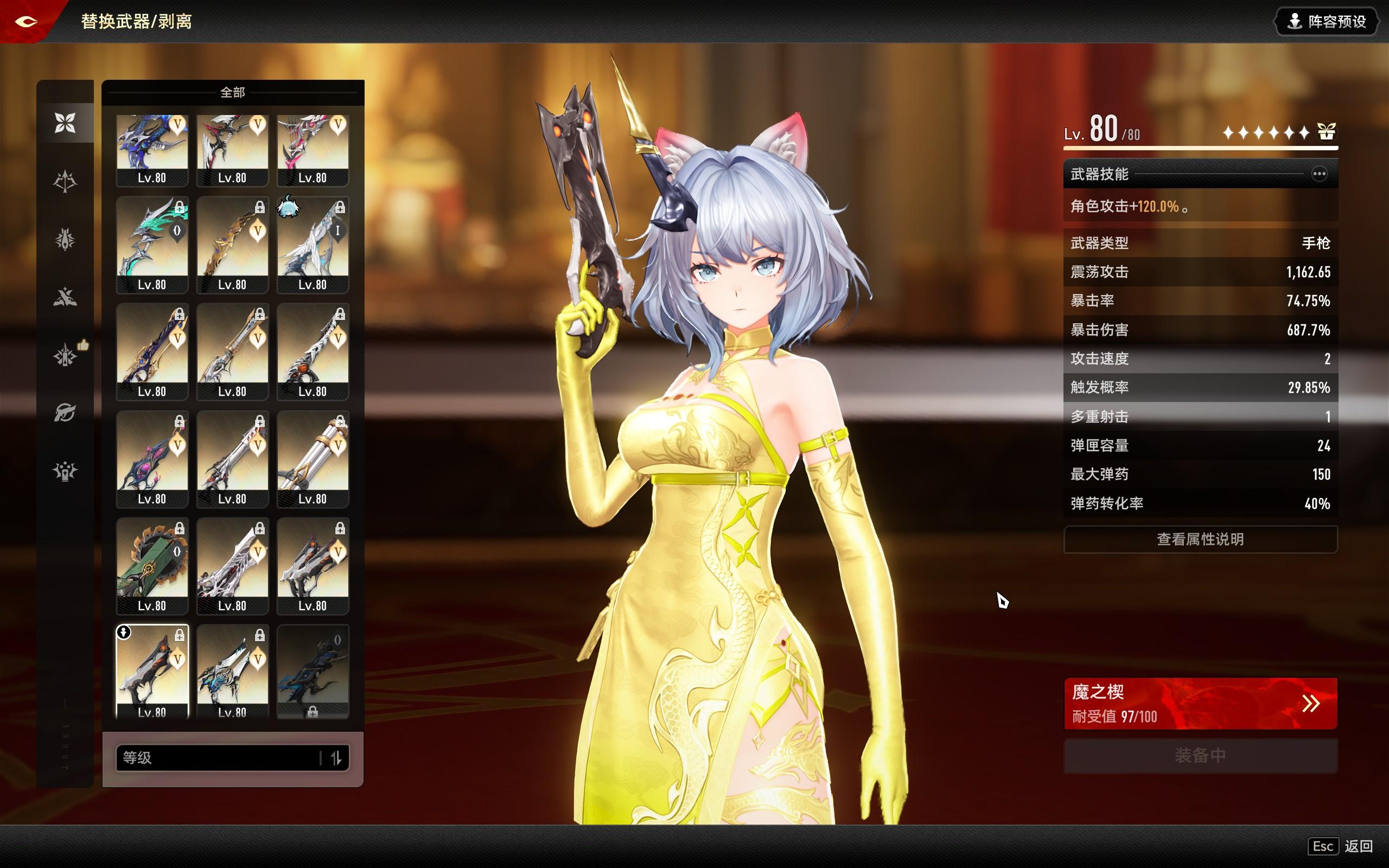Viewport: 1389px width, 868px height.
Task: Open 查看属性说明 attribute description
Action: 1200,539
